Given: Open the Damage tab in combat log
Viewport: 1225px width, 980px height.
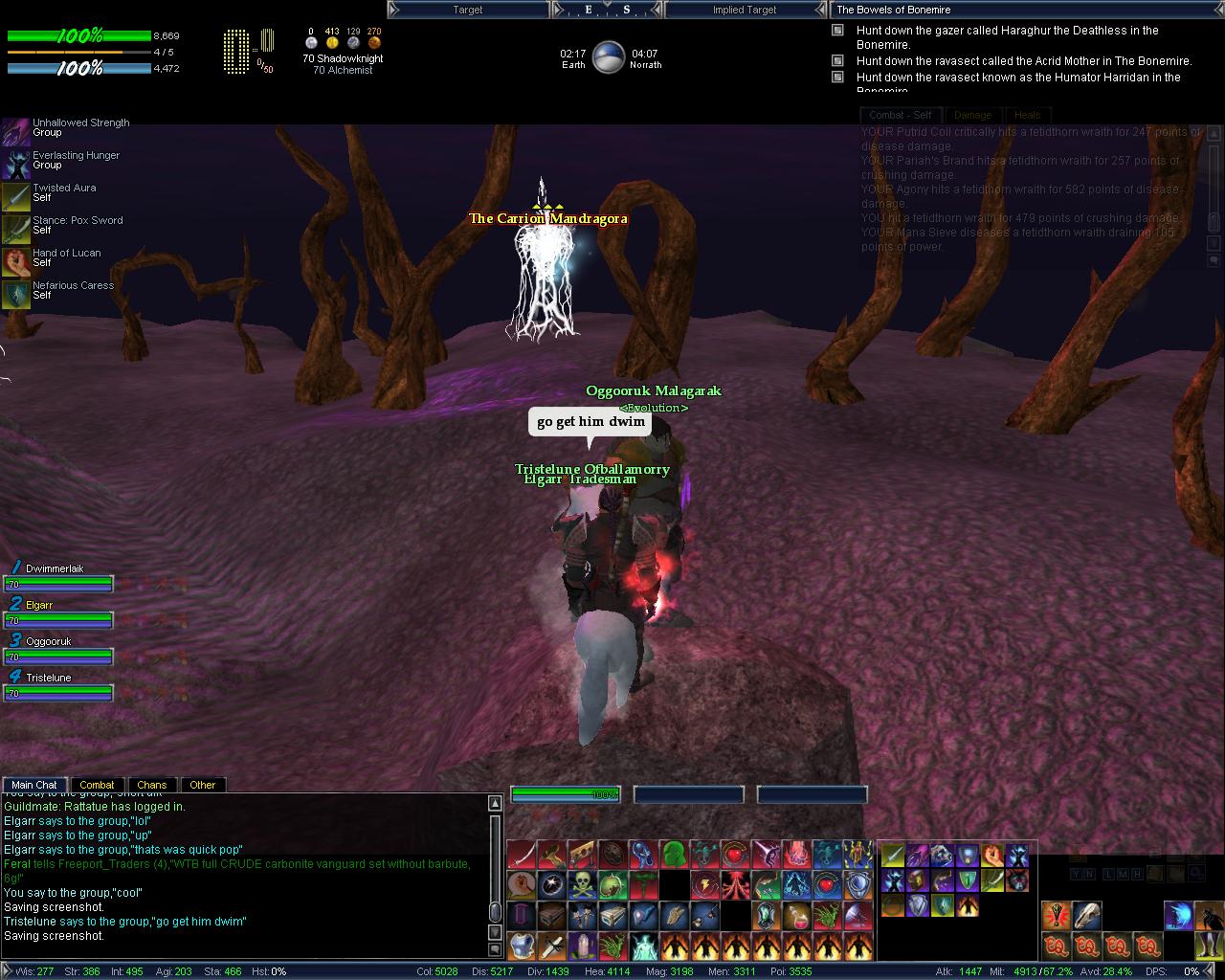Looking at the screenshot, I should coord(972,115).
